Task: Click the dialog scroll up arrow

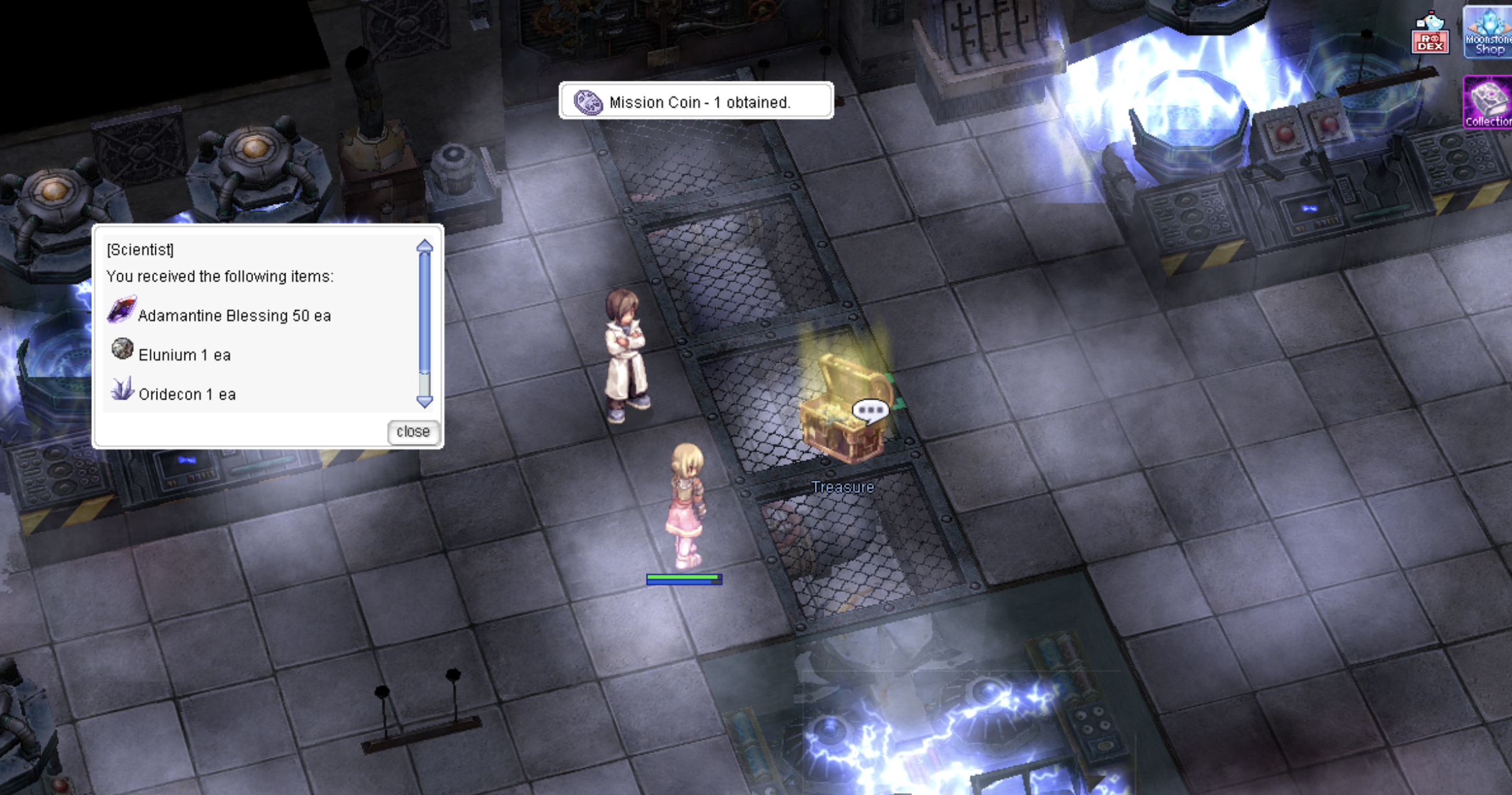Action: tap(425, 246)
